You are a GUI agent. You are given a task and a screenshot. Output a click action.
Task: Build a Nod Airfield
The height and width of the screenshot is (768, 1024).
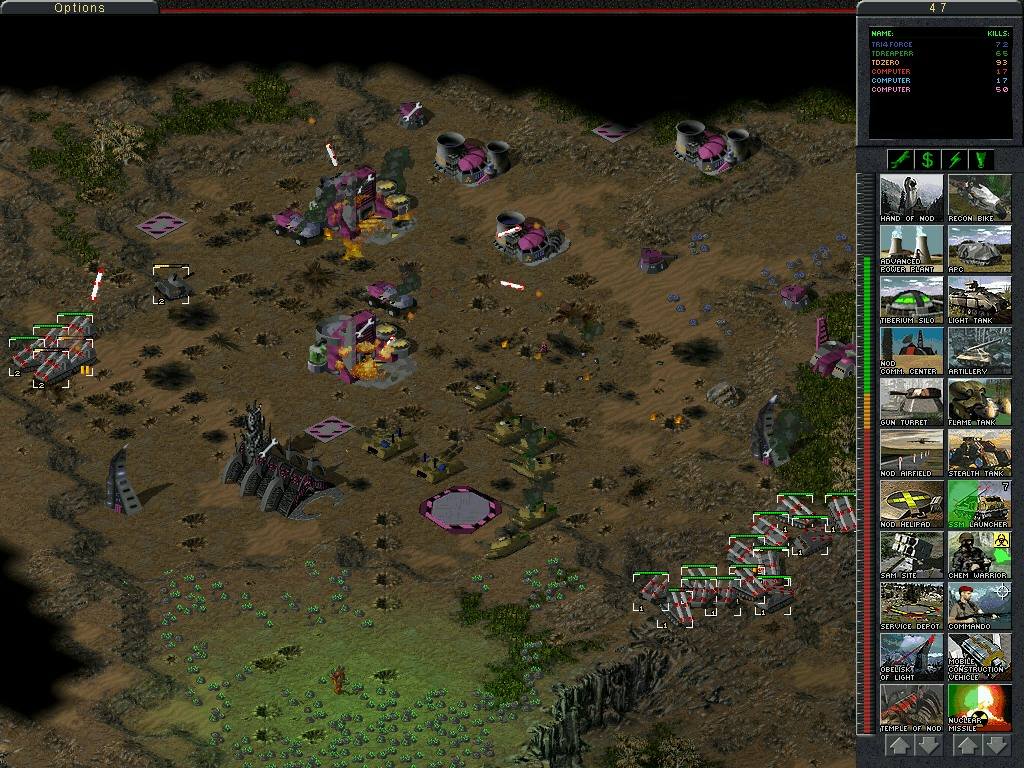click(x=911, y=452)
